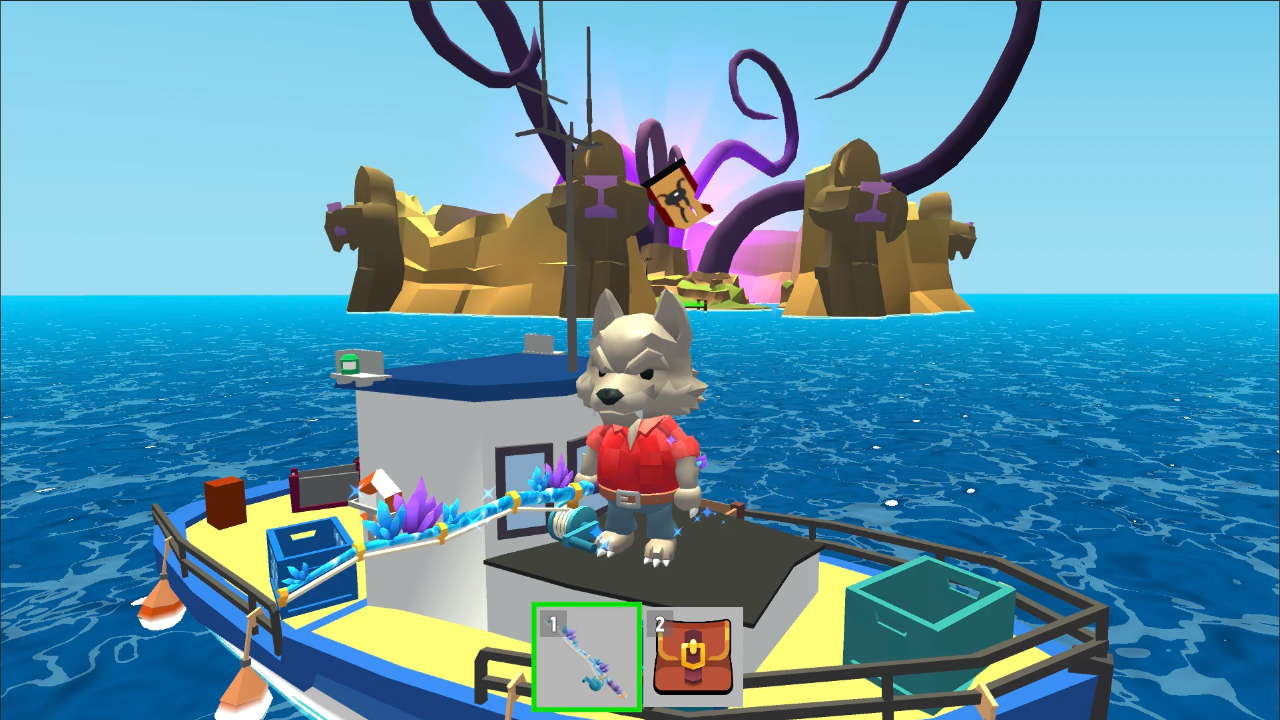Click the green health bar near the island shore
The image size is (1280, 720).
694,304
